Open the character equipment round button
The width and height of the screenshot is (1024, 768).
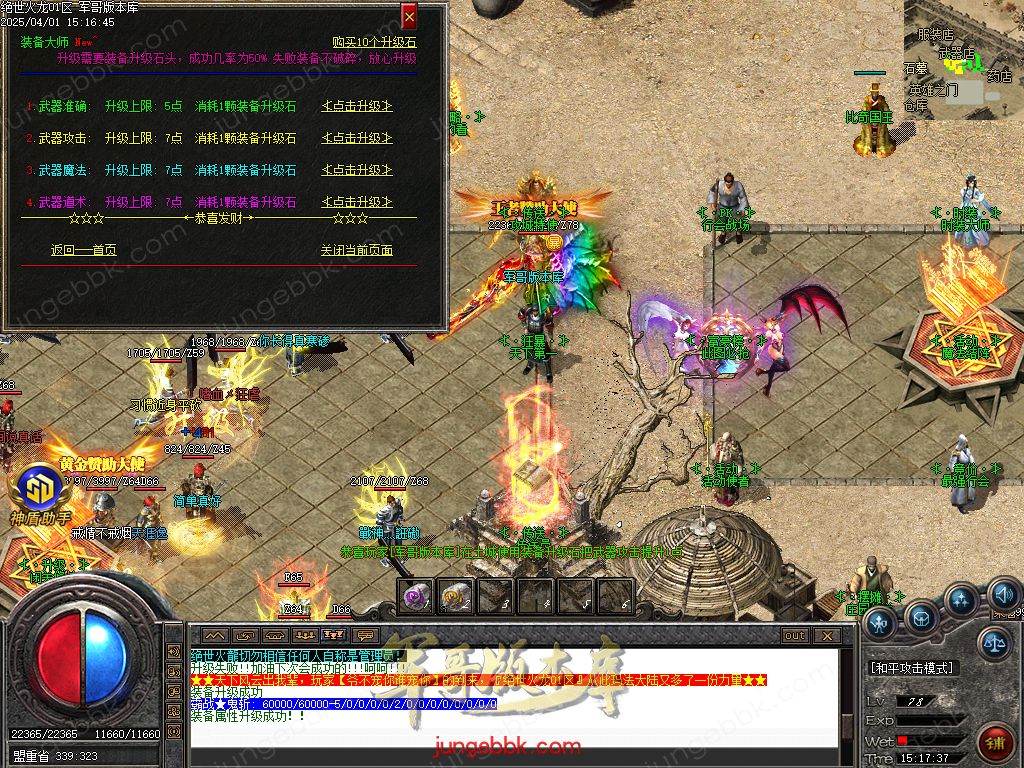[880, 623]
